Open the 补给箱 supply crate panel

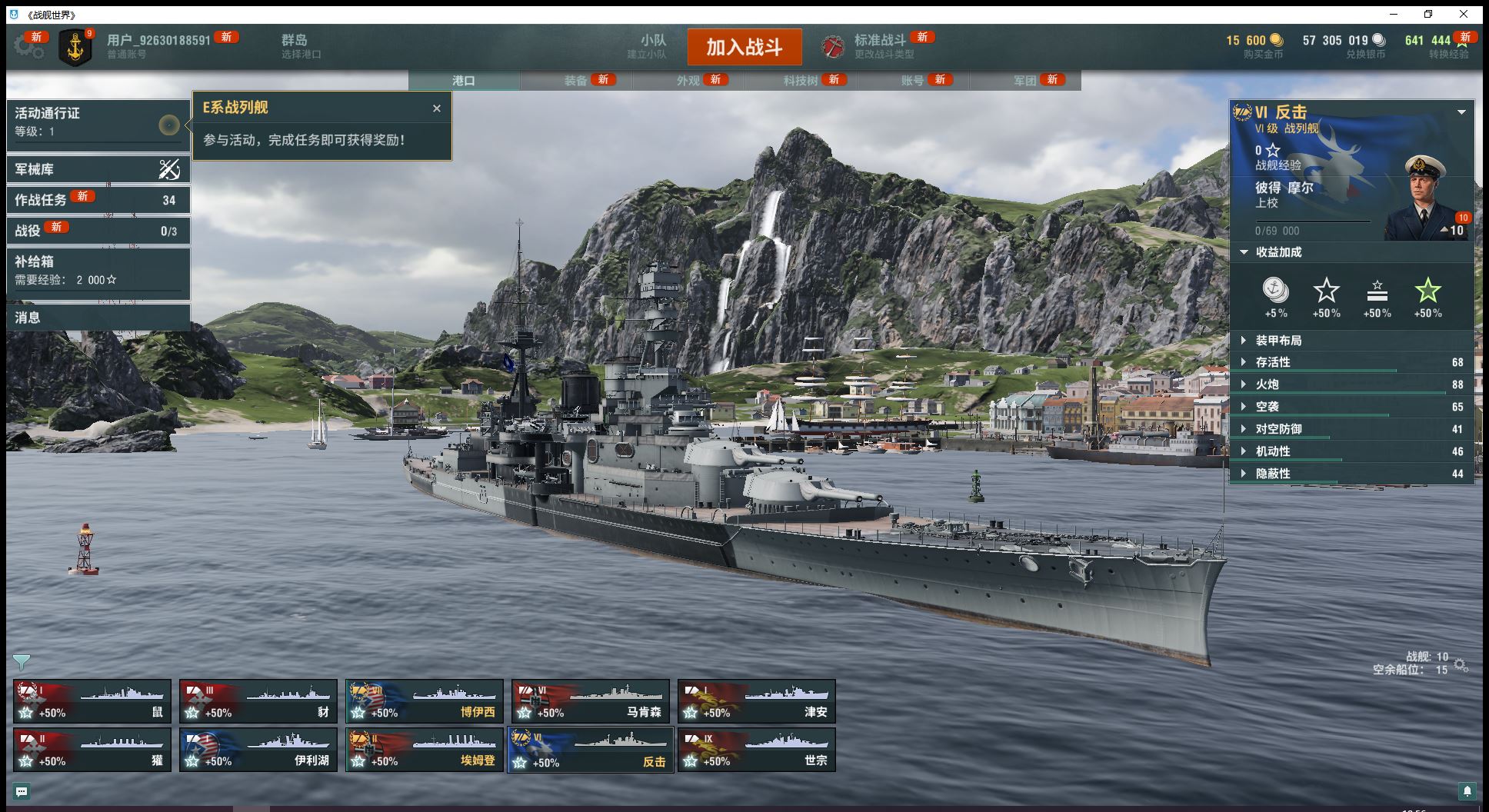(x=98, y=270)
